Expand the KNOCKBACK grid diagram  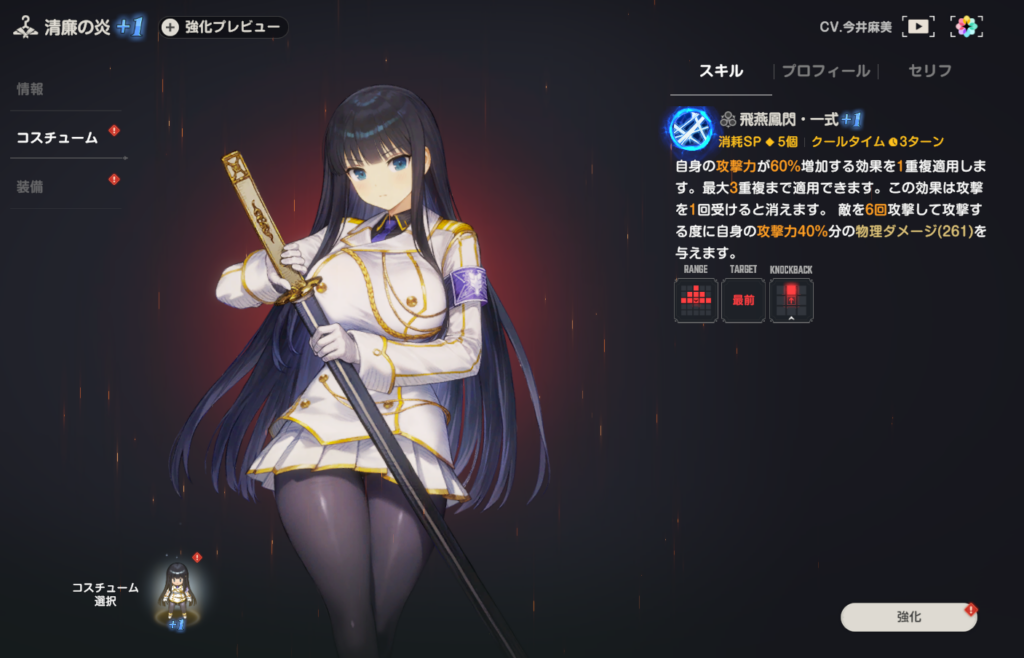pos(791,300)
